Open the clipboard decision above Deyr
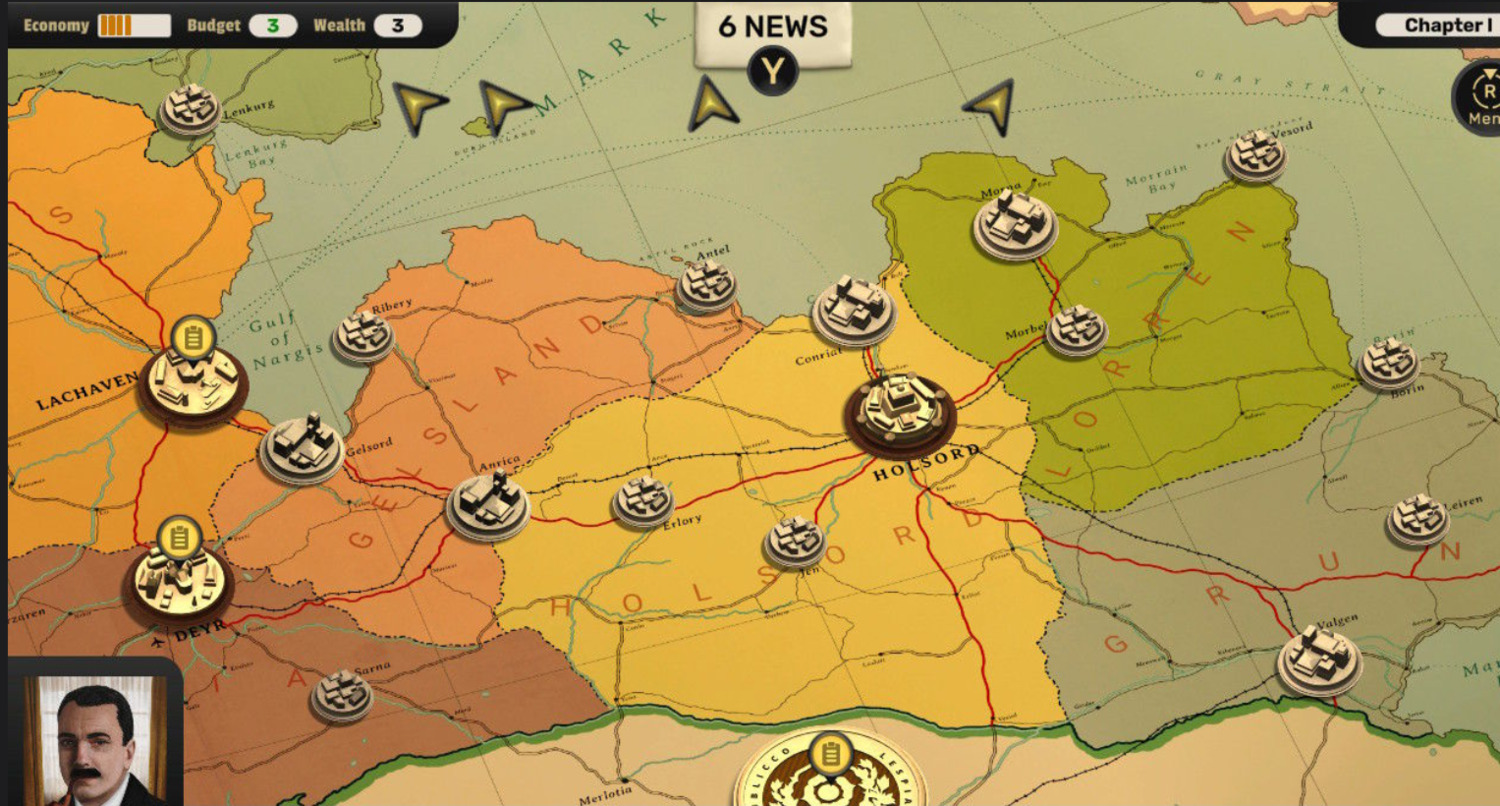Viewport: 1500px width, 806px height. (x=180, y=537)
